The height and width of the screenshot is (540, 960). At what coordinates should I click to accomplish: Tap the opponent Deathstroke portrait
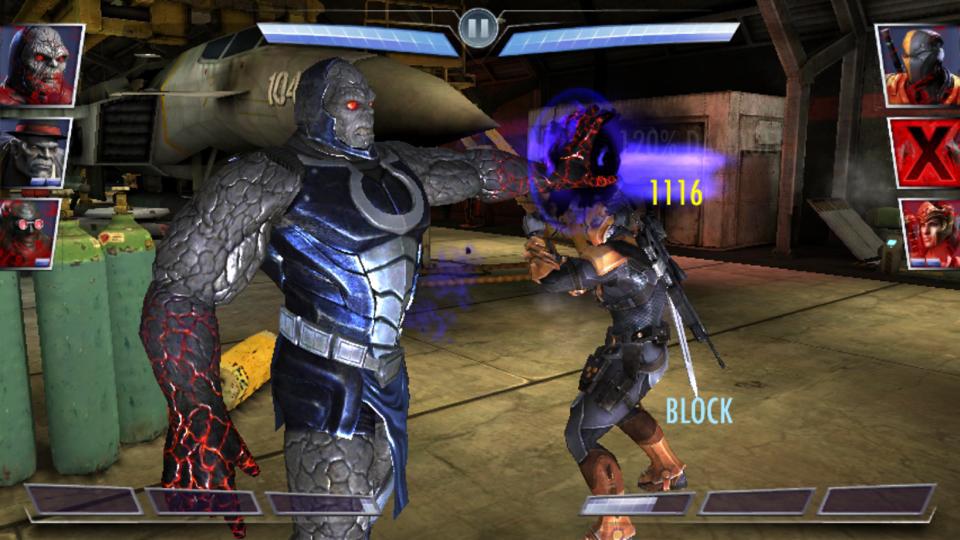pos(917,65)
